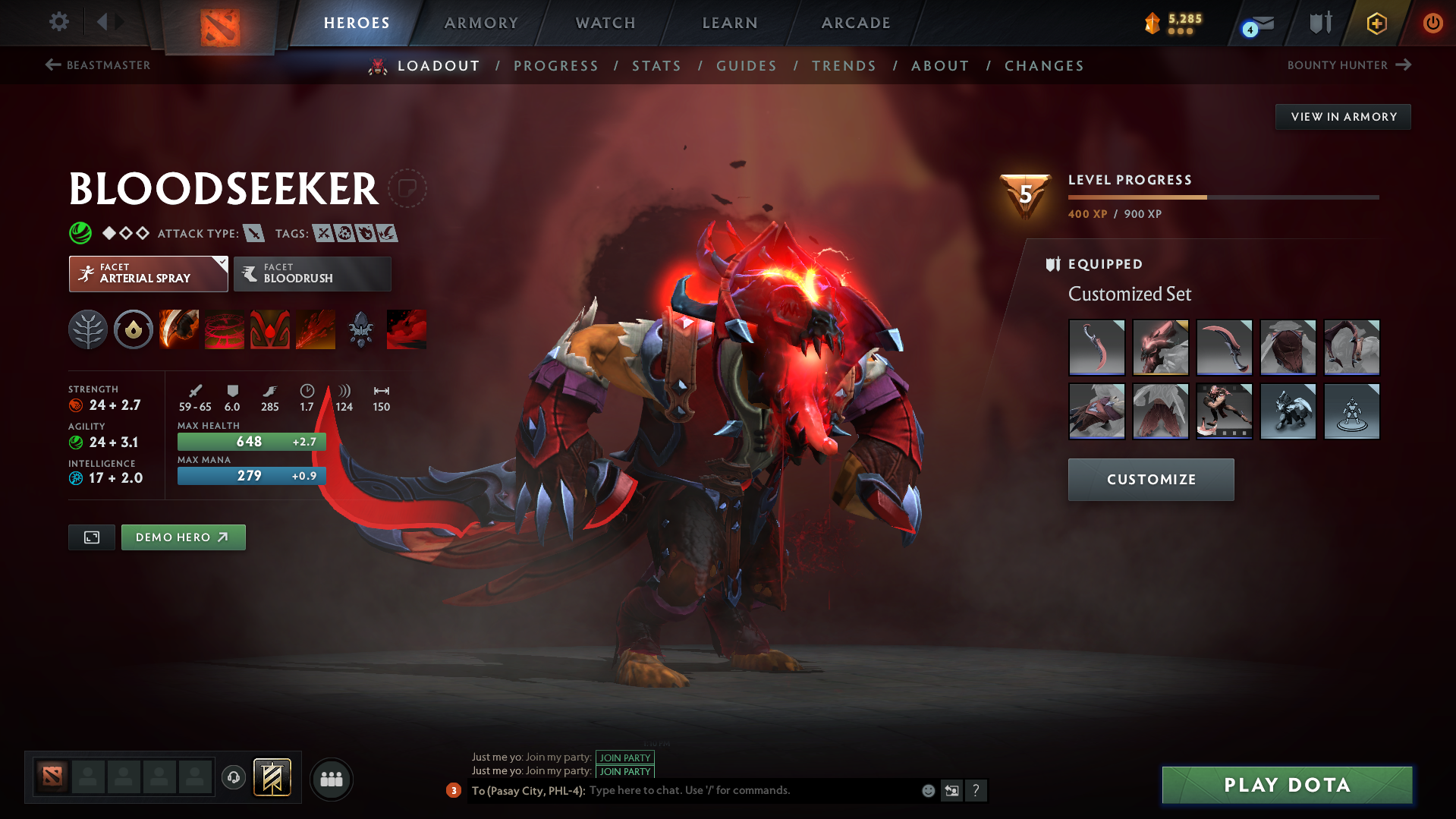Select the Bloodrage ability icon
This screenshot has height=819, width=1456.
(x=179, y=329)
